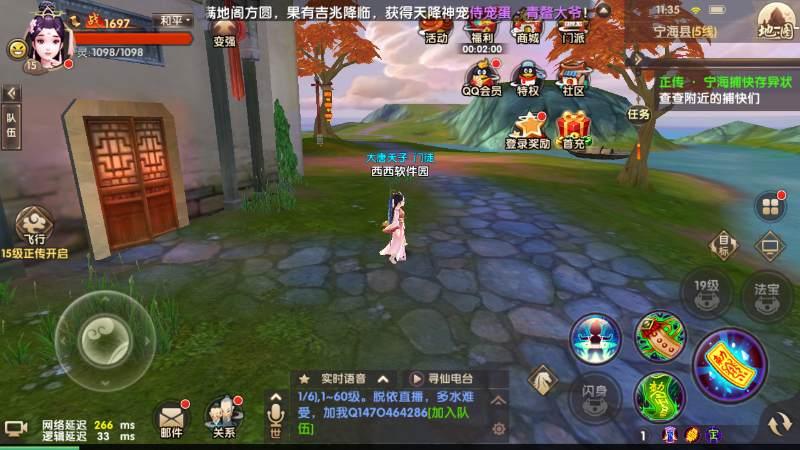Screen dimensions: 800x450
Task: Open the 邮件 mail icon
Action: tap(171, 417)
